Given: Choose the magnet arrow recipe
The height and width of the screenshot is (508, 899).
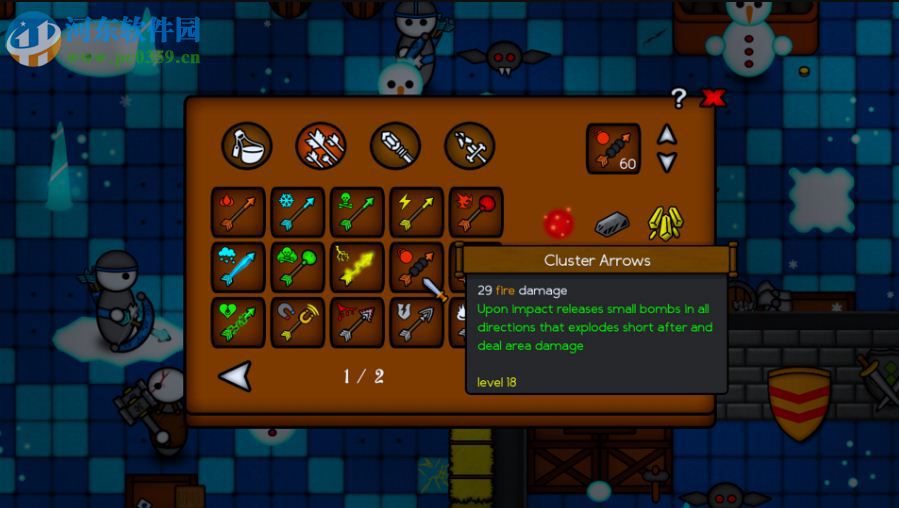Looking at the screenshot, I should tap(298, 323).
